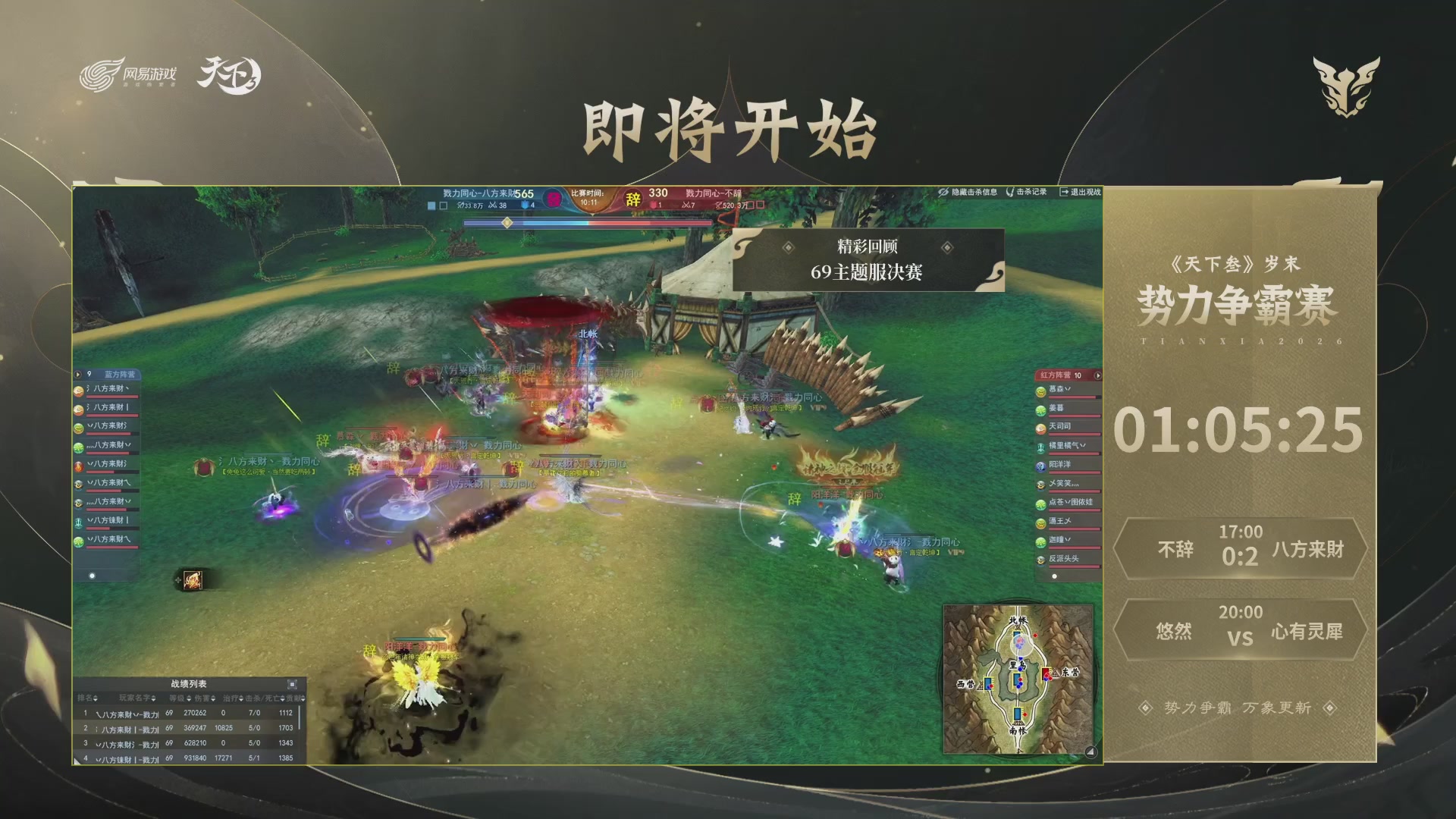Click 天司司's orange class icon

point(1040,428)
